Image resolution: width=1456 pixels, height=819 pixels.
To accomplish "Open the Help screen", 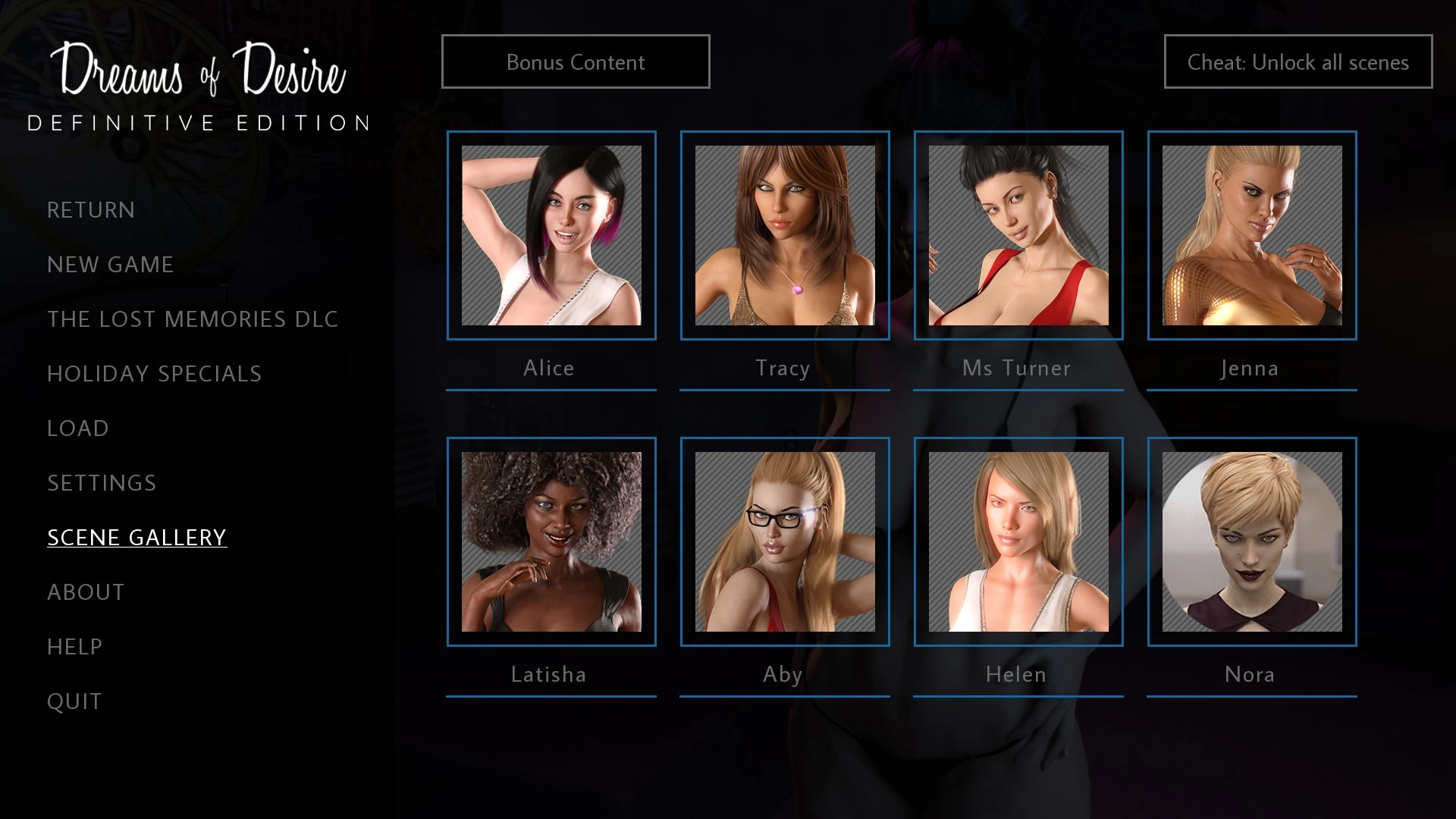I will click(74, 647).
